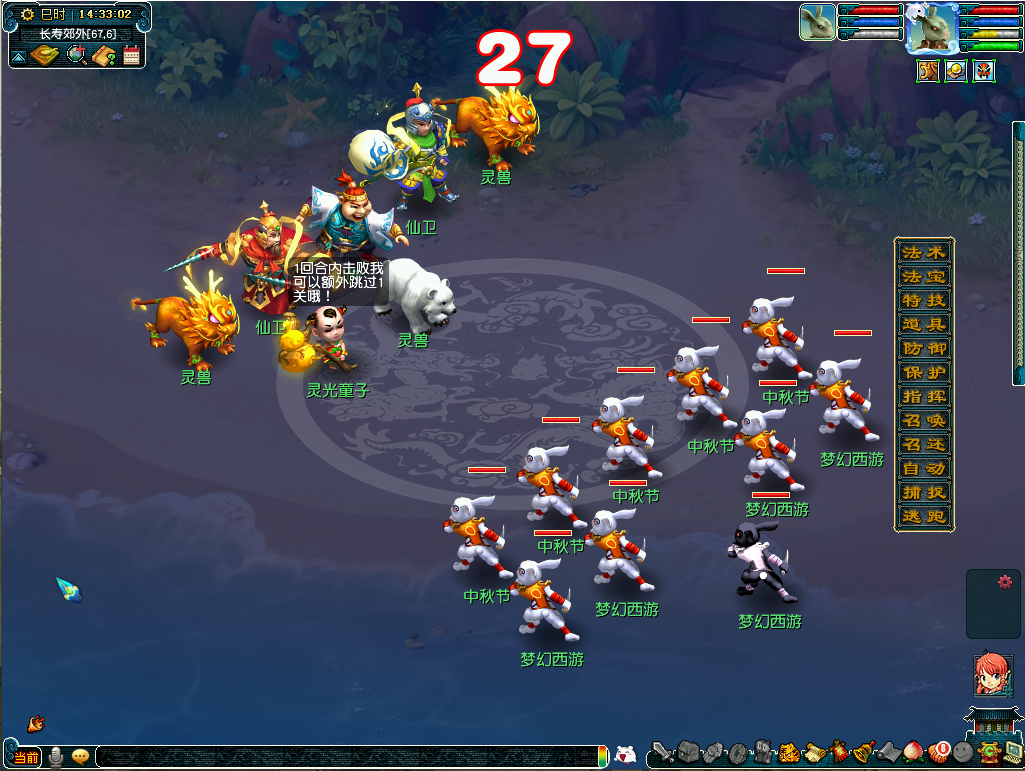Select the 逃跑 (Flee) command
This screenshot has height=771, width=1025.
coord(923,516)
